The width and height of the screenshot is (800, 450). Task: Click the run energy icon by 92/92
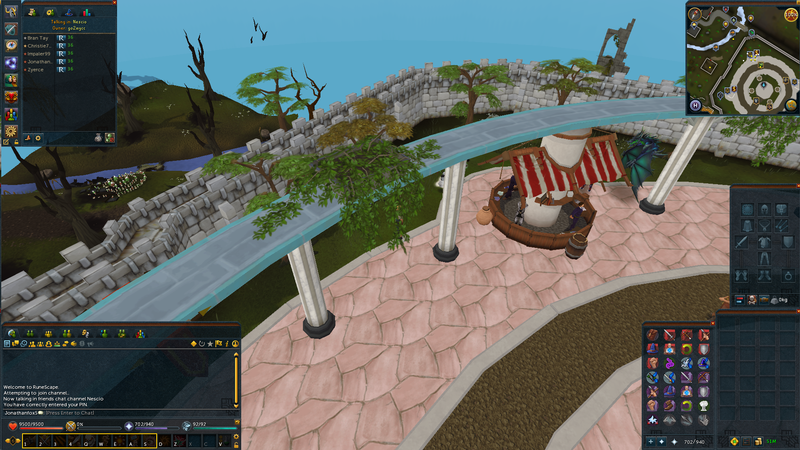click(x=186, y=426)
